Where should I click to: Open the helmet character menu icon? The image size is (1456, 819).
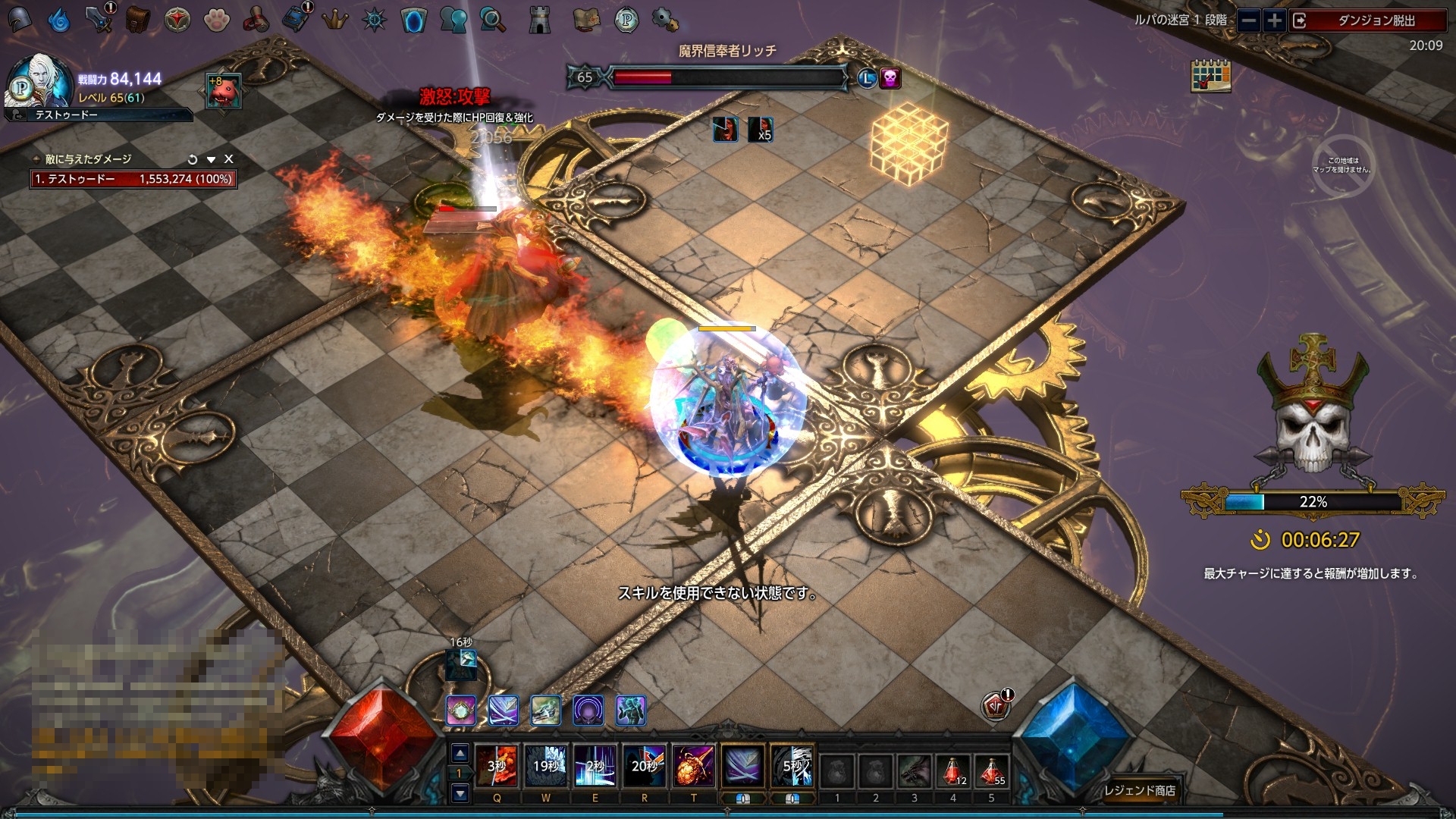point(19,19)
